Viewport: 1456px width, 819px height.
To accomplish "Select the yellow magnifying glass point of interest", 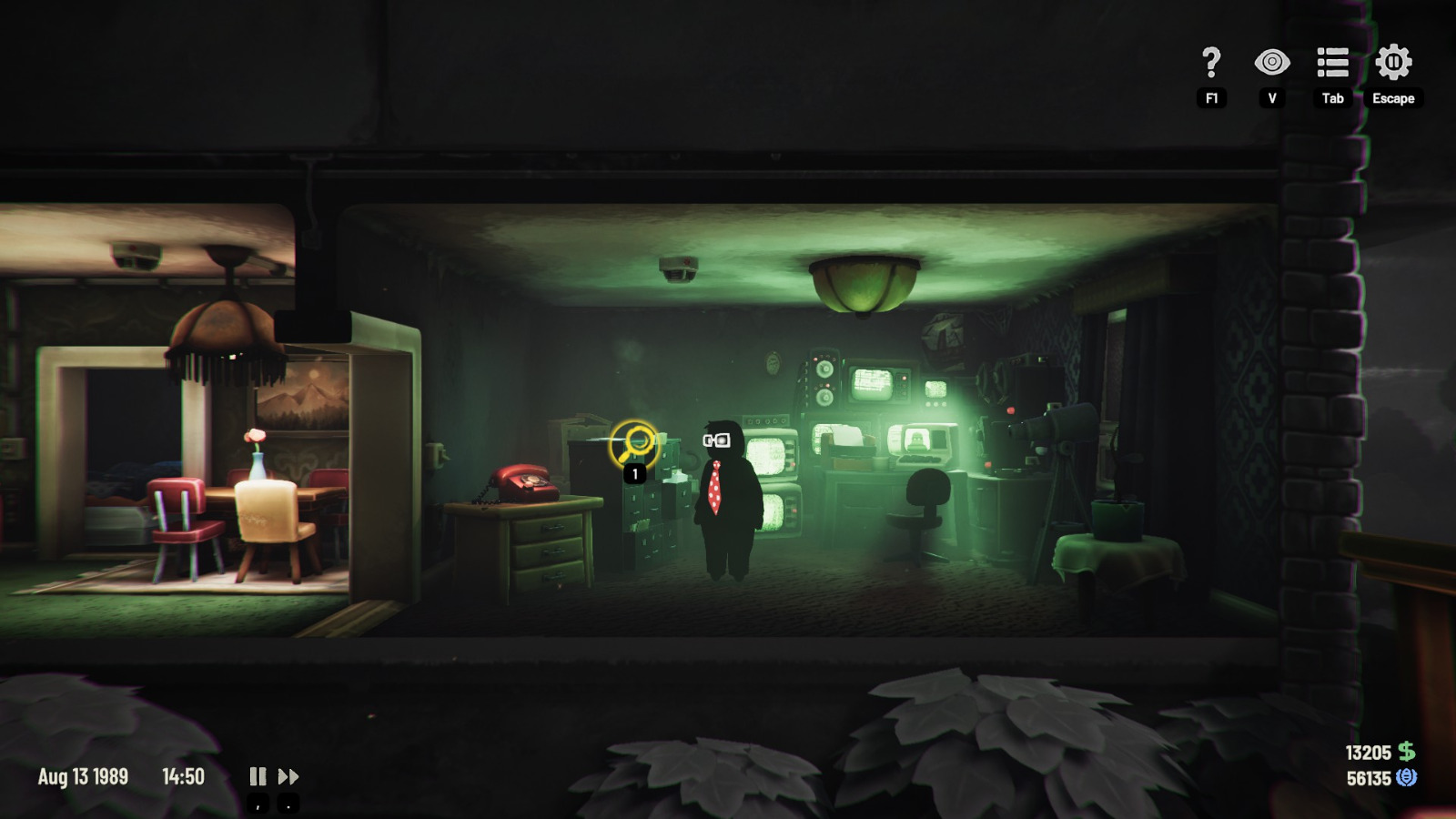I will tap(633, 440).
